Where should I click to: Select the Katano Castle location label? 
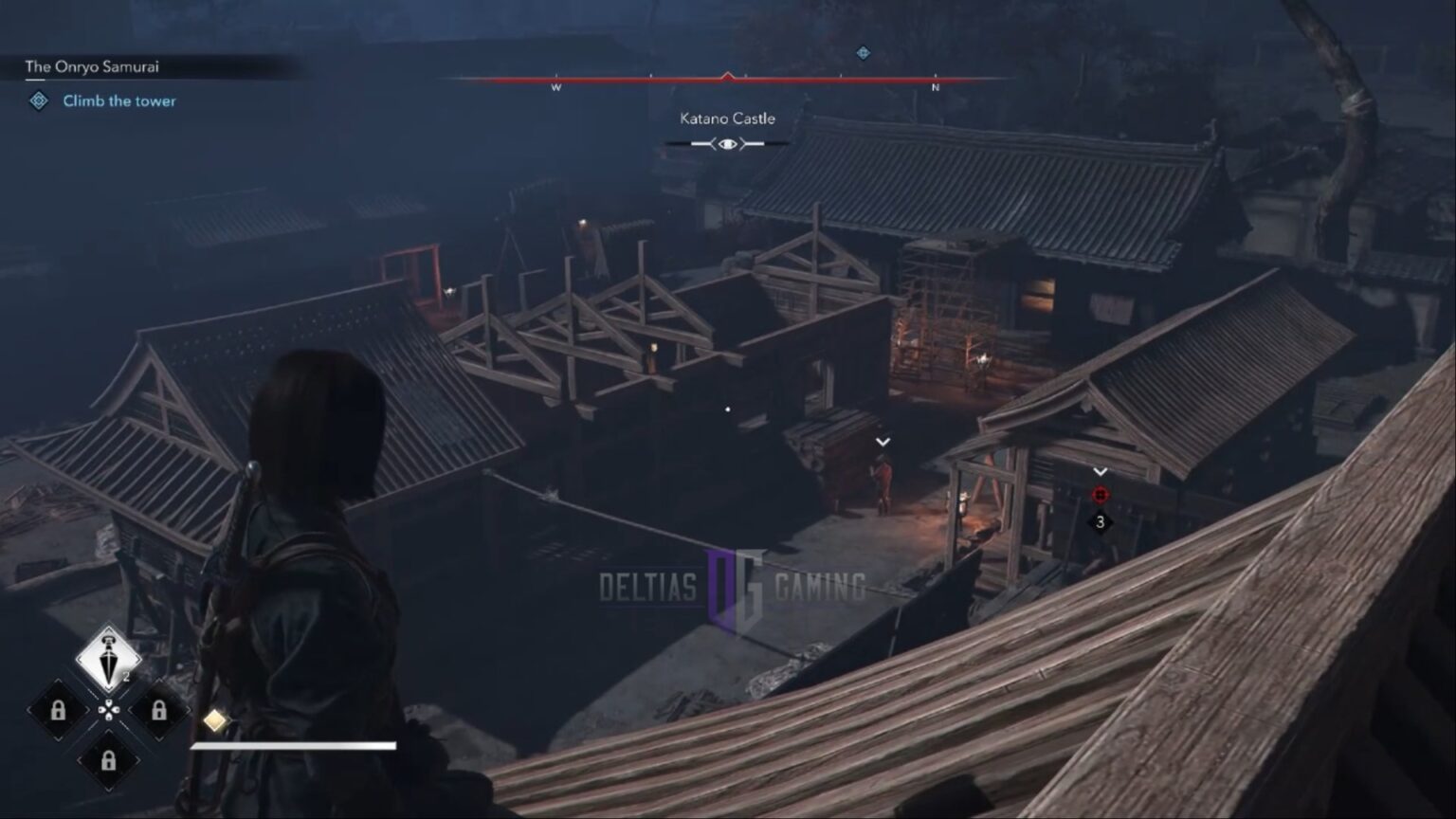coord(726,118)
